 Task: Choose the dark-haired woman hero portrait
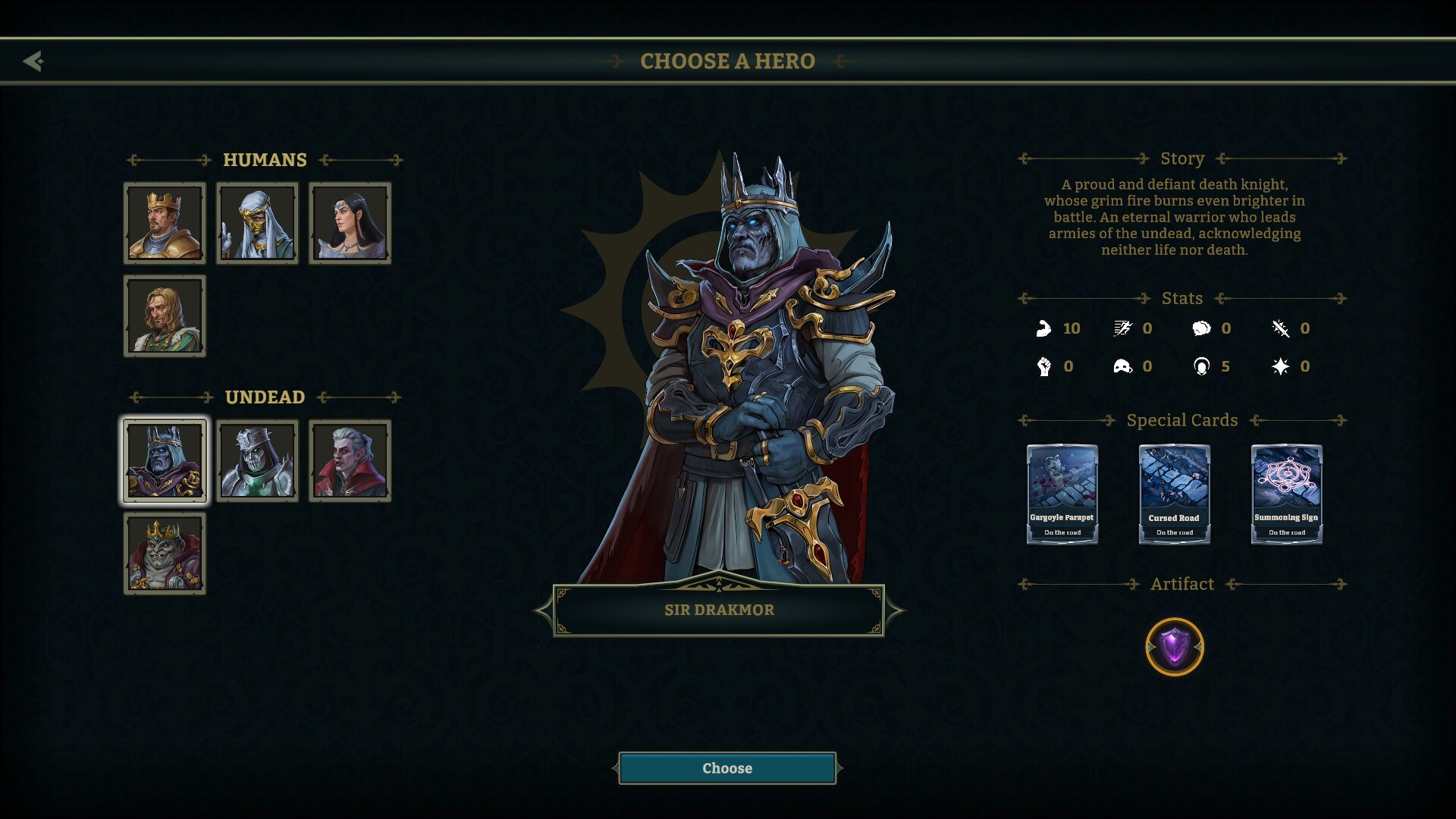pyautogui.click(x=350, y=223)
